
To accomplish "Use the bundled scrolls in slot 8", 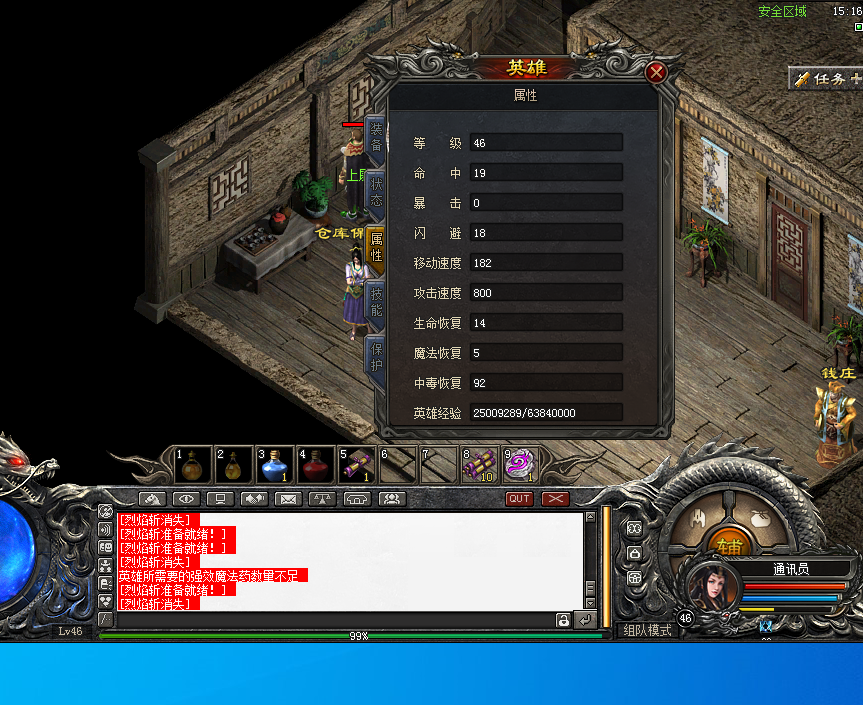I will (479, 465).
